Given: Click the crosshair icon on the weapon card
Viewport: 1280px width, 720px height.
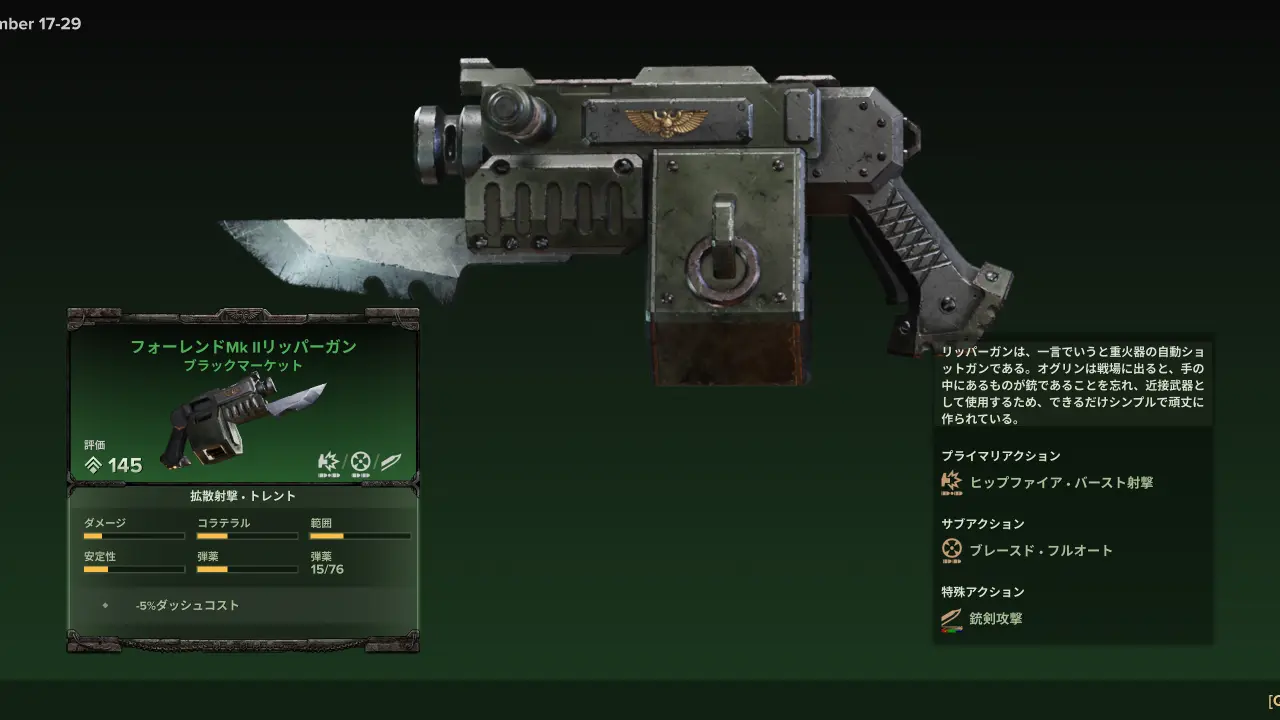Looking at the screenshot, I should [x=360, y=462].
